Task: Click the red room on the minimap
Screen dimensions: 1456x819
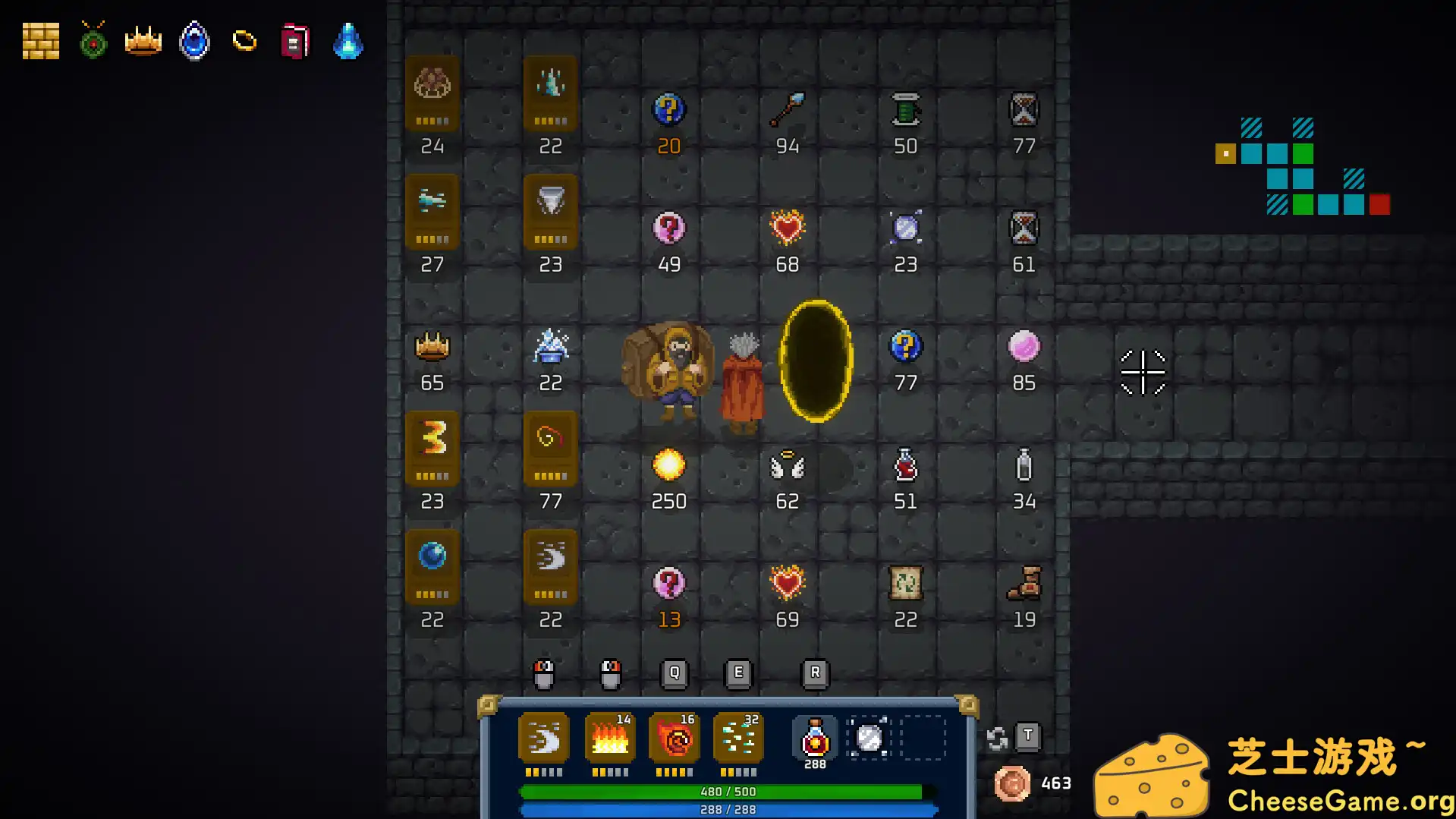Action: coord(1380,205)
